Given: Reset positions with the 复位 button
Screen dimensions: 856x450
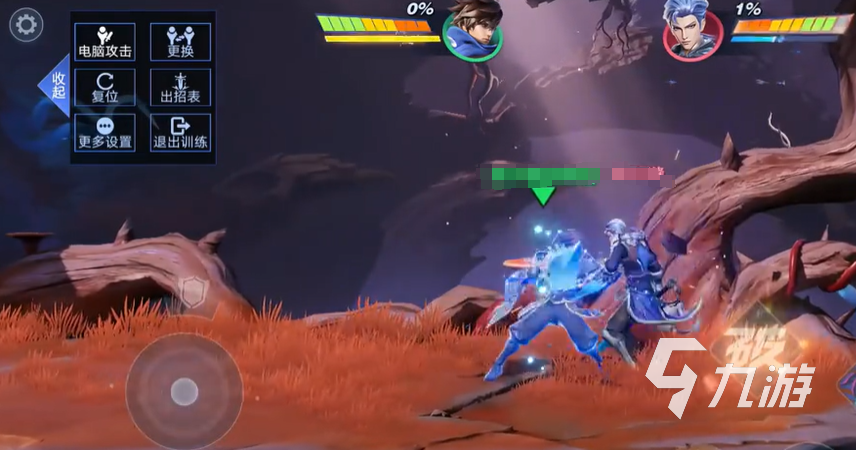Looking at the screenshot, I should 105,87.
